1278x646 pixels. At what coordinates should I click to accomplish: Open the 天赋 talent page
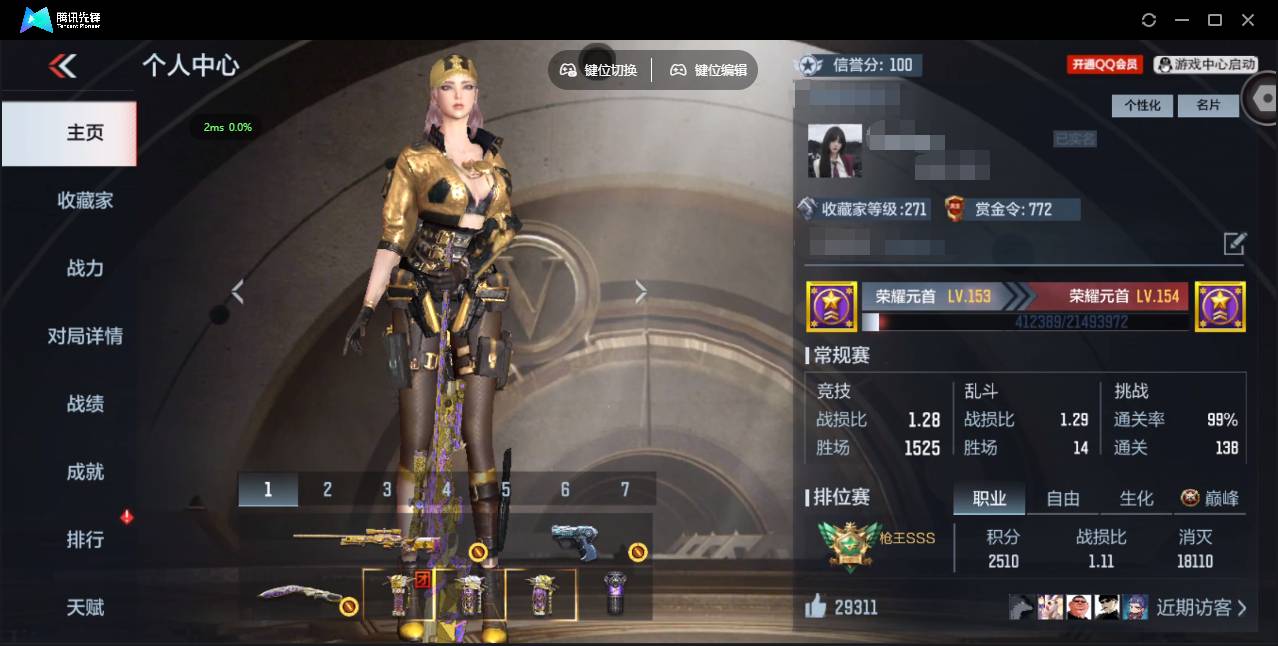[x=85, y=607]
